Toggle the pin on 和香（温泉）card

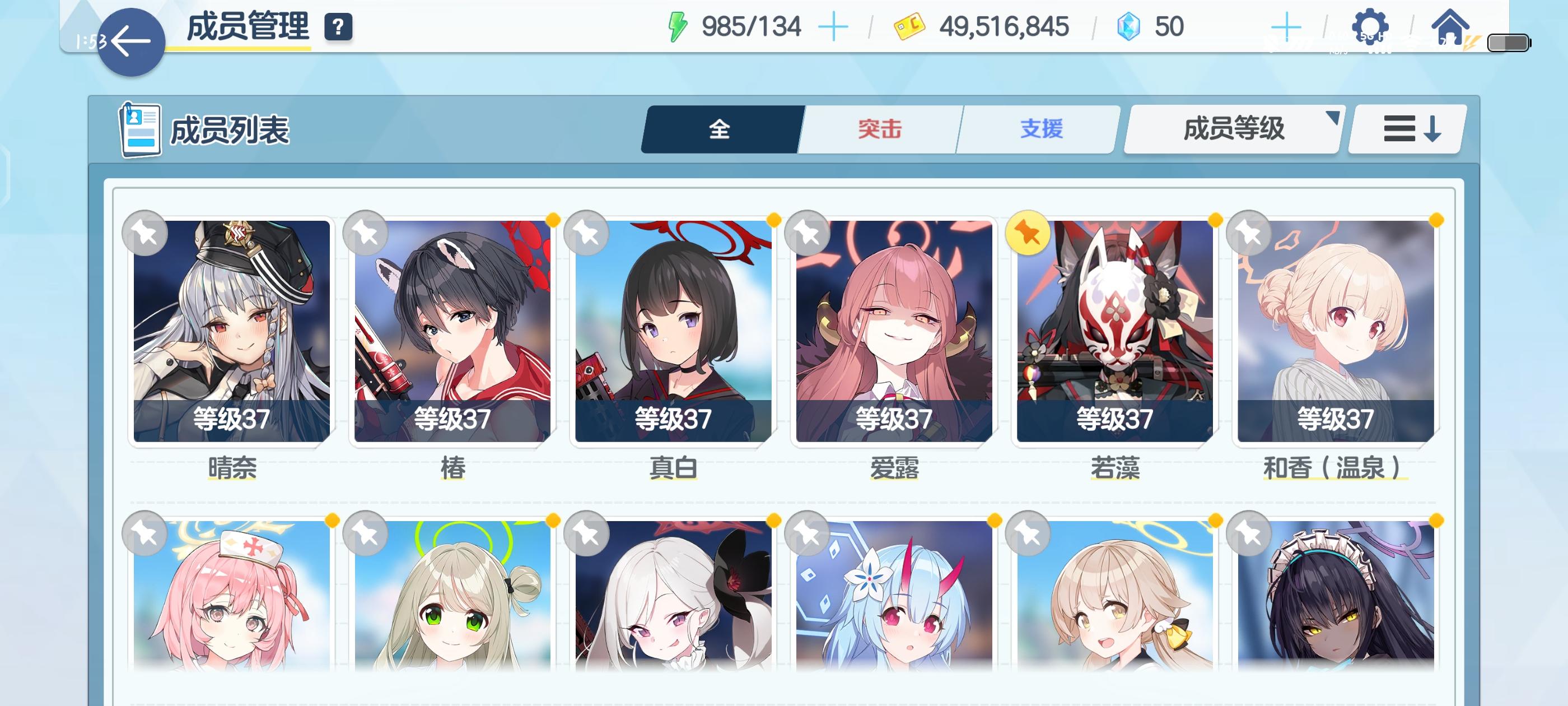(x=1250, y=234)
